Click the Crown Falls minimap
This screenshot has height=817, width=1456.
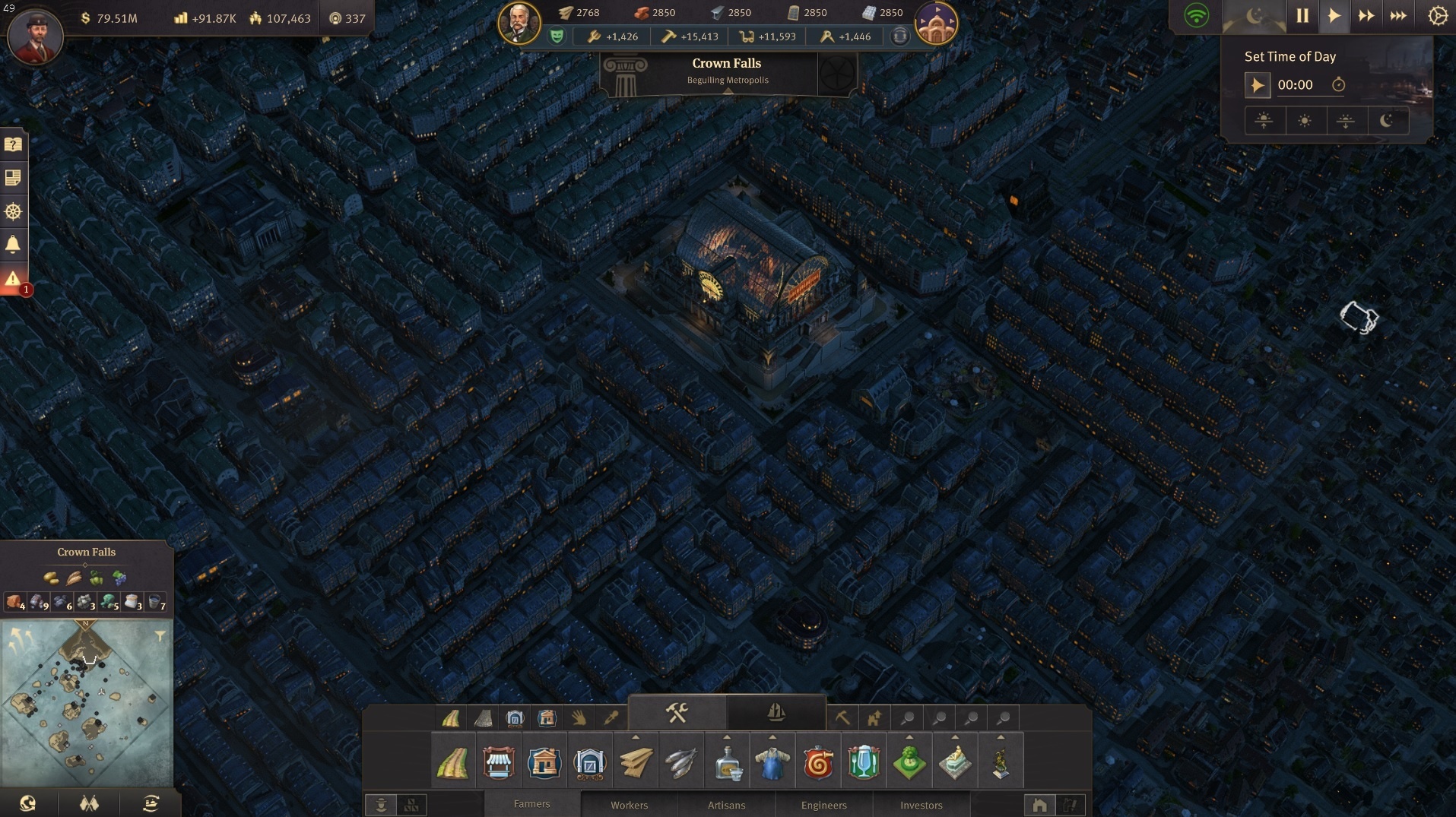(x=87, y=703)
